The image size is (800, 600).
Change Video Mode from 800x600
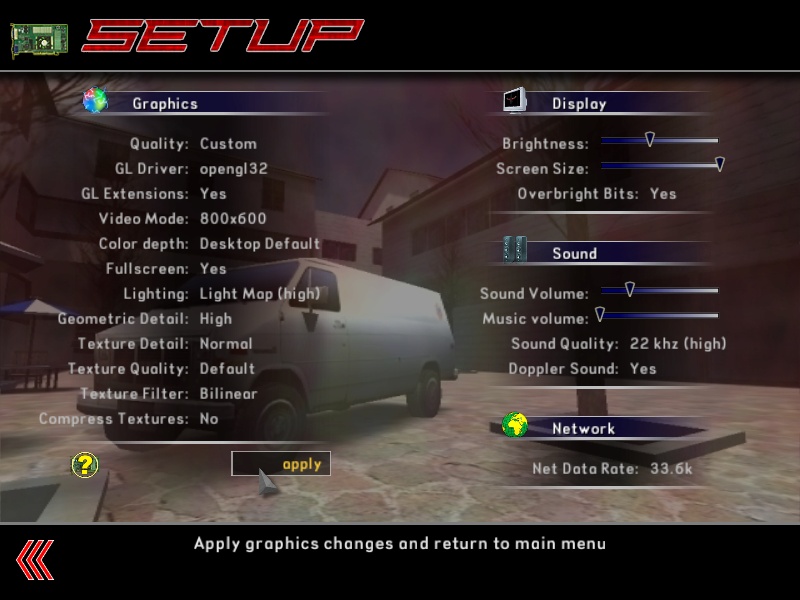click(x=233, y=219)
